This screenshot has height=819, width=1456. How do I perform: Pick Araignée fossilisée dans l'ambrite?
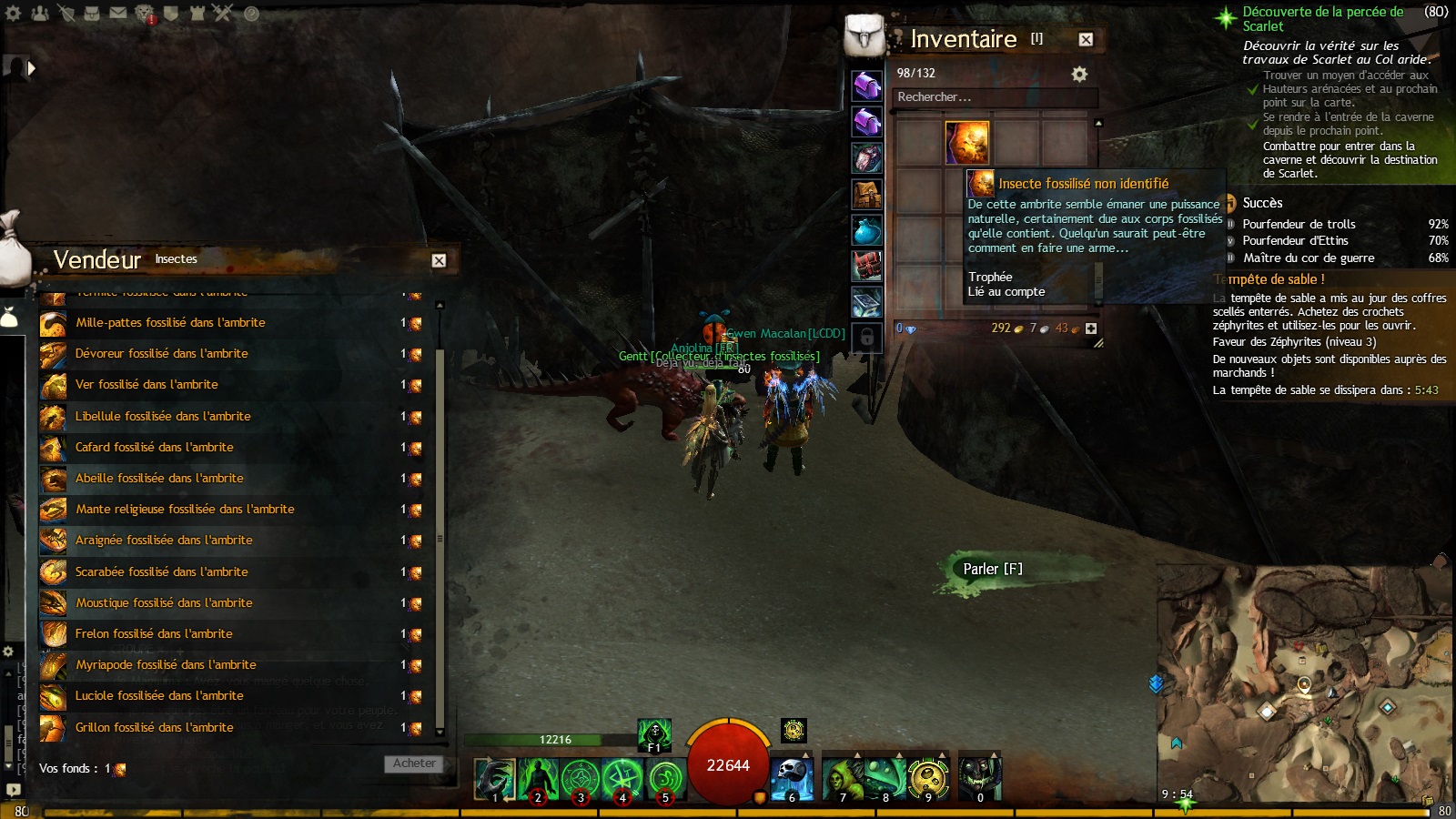(164, 541)
